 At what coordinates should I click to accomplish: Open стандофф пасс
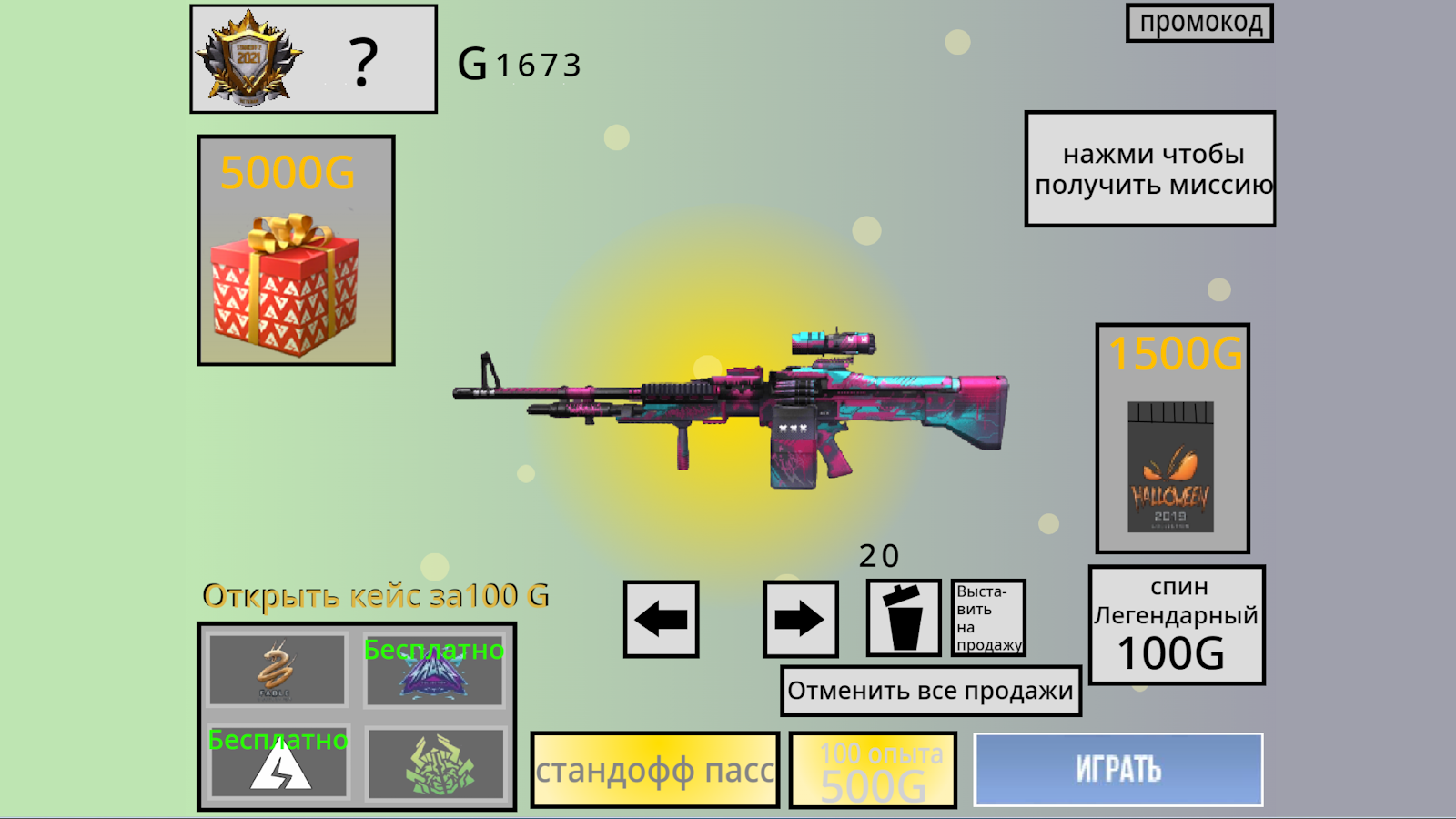point(655,769)
